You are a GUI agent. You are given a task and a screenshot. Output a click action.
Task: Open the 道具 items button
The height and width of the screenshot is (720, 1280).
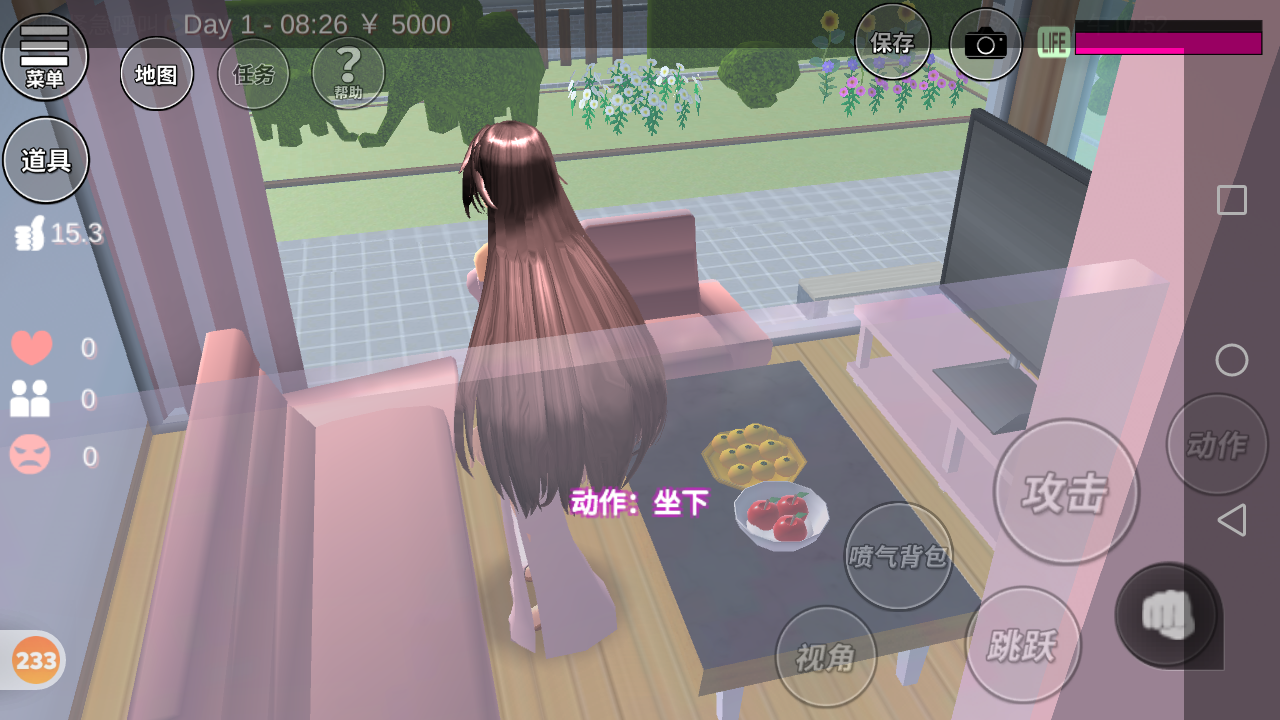[46, 160]
